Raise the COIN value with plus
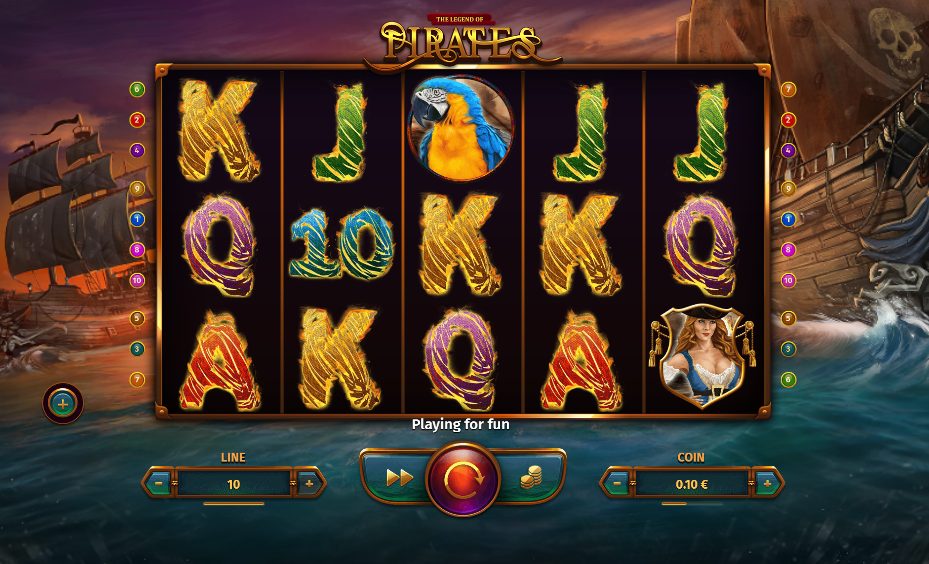 [x=766, y=483]
